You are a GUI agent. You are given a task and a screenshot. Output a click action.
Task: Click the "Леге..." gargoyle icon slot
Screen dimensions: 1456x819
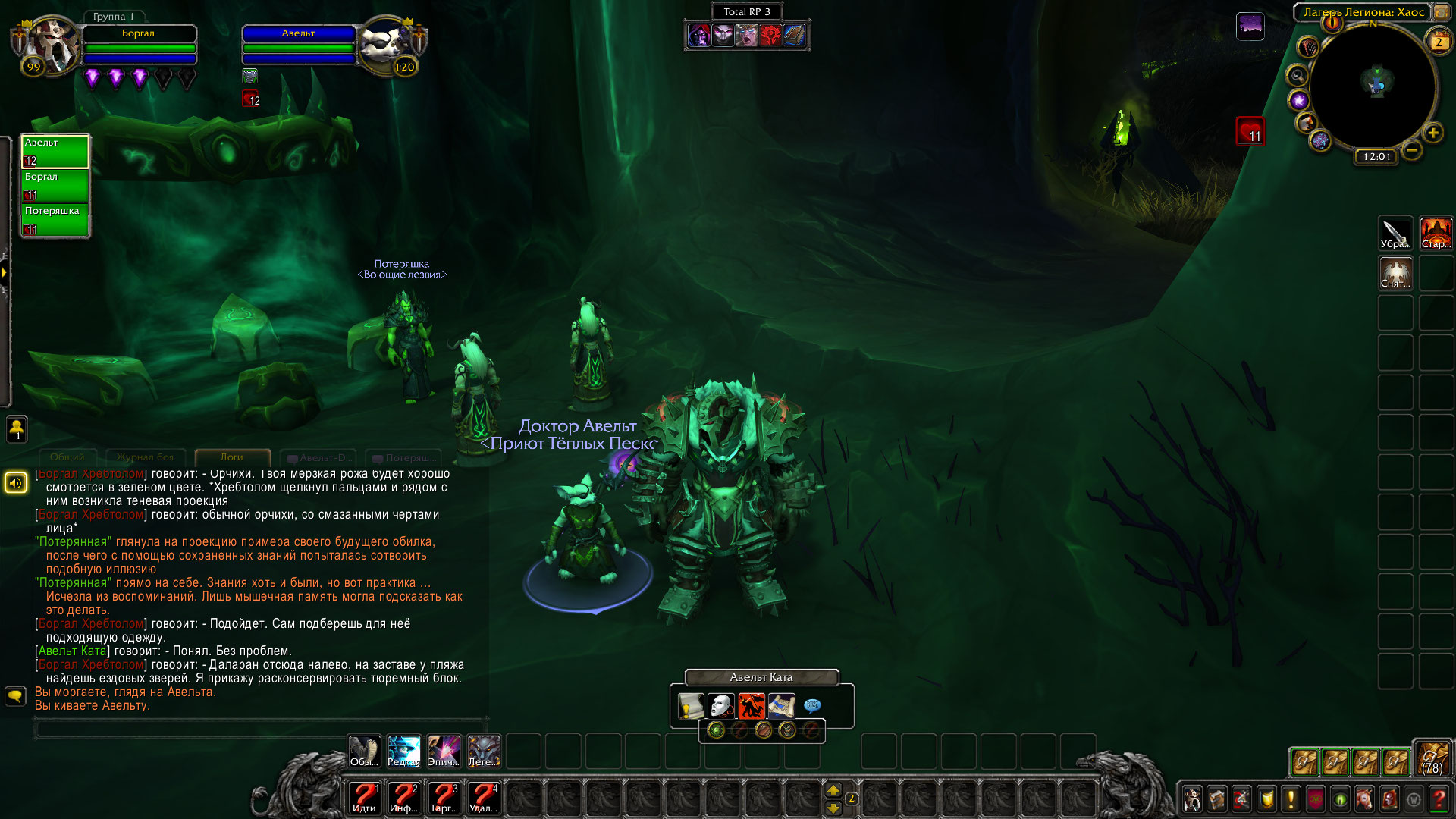point(483,752)
